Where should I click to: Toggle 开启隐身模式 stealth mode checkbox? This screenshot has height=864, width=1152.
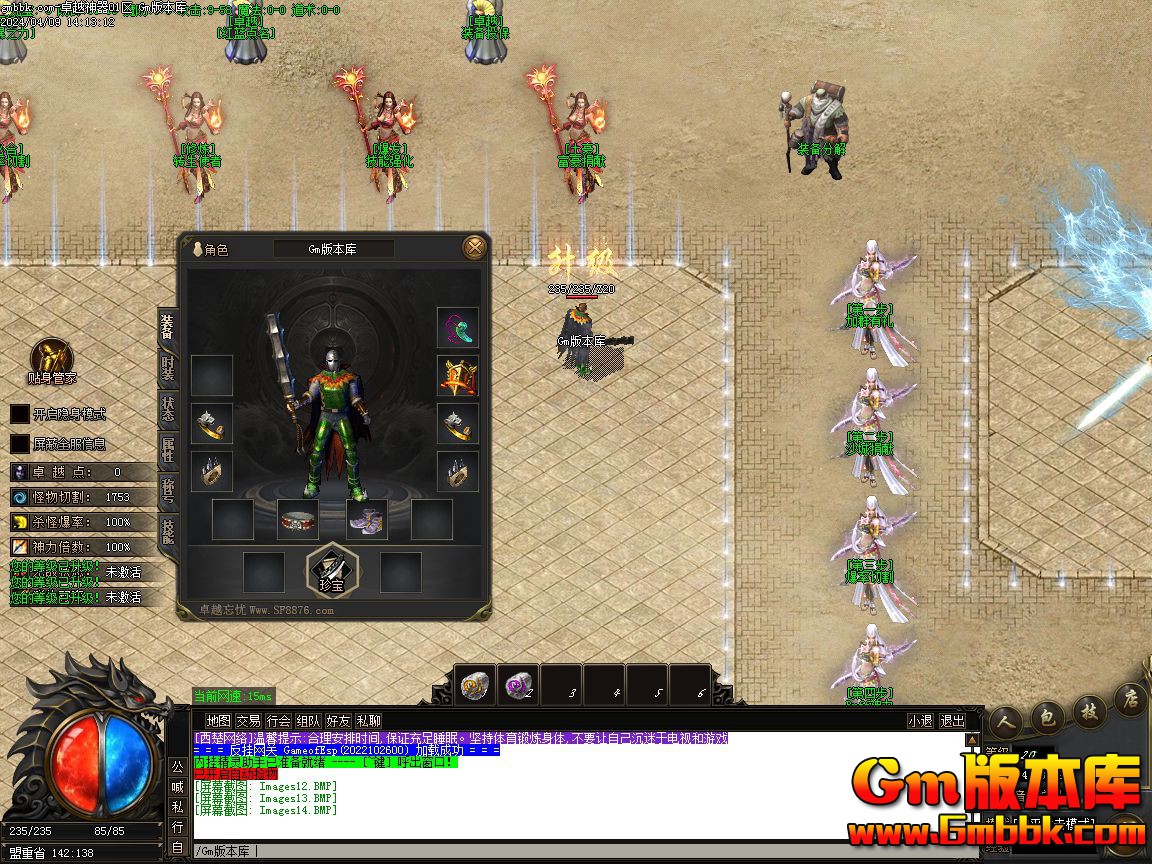(20, 414)
